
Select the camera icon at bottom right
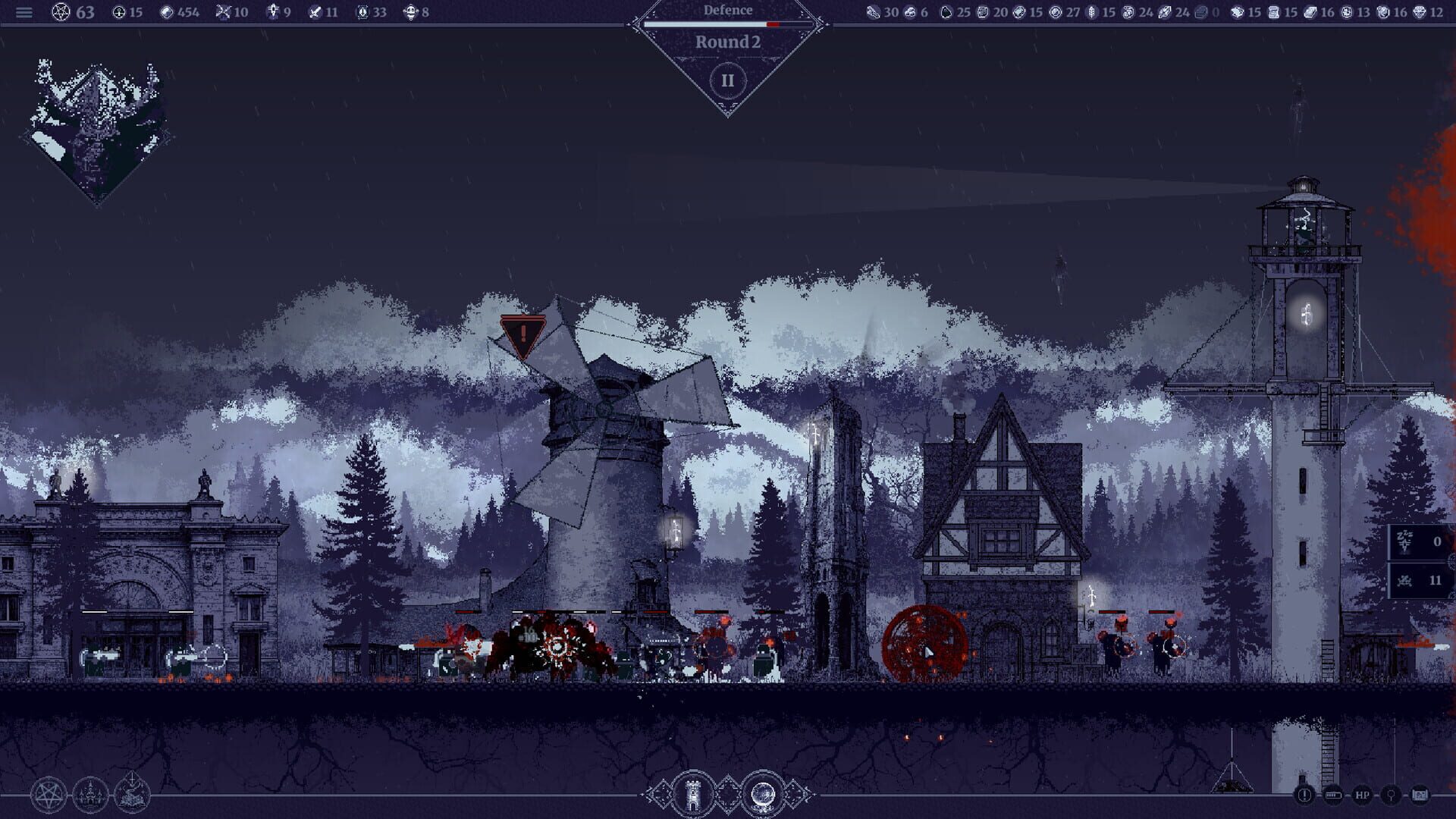coord(1420,795)
